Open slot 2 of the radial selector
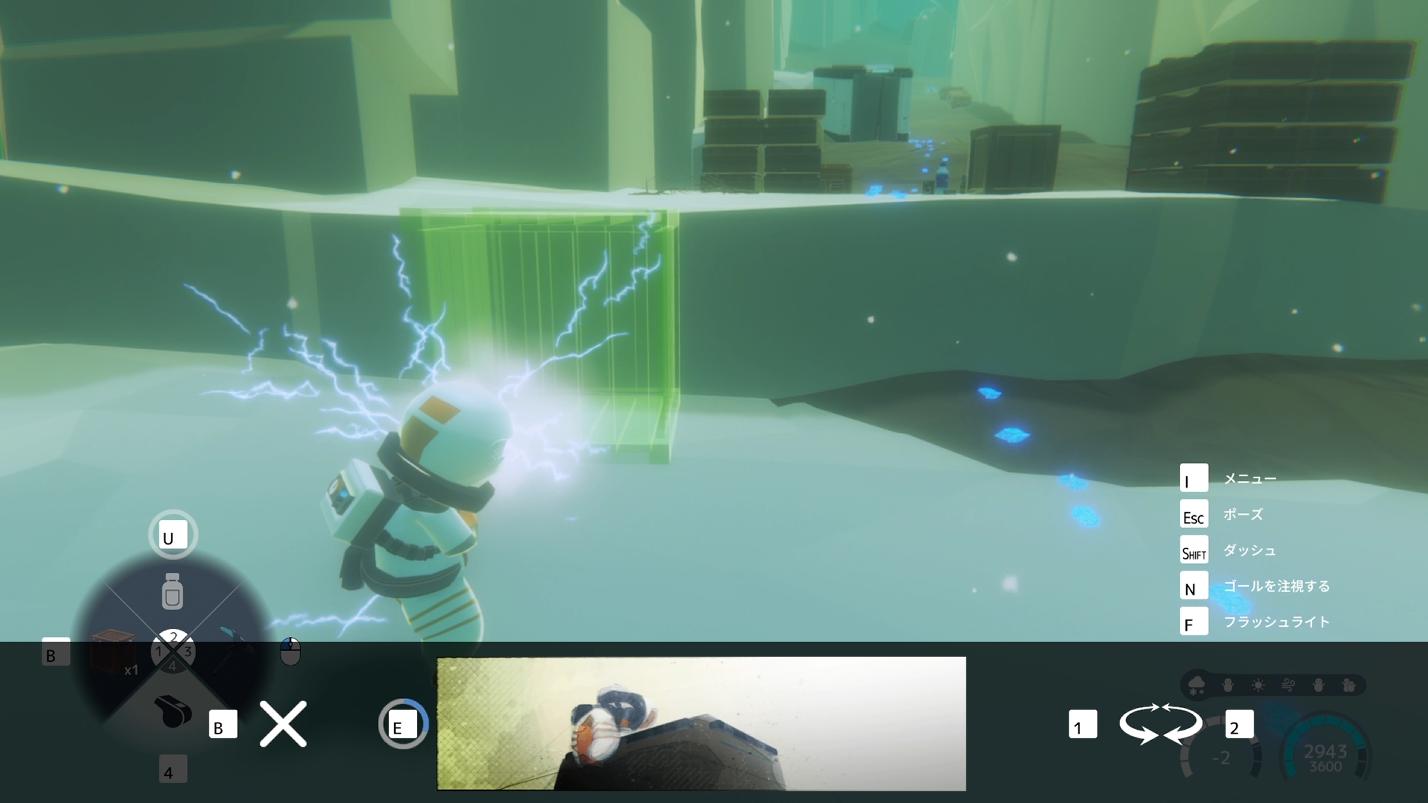The width and height of the screenshot is (1428, 803). [x=172, y=635]
